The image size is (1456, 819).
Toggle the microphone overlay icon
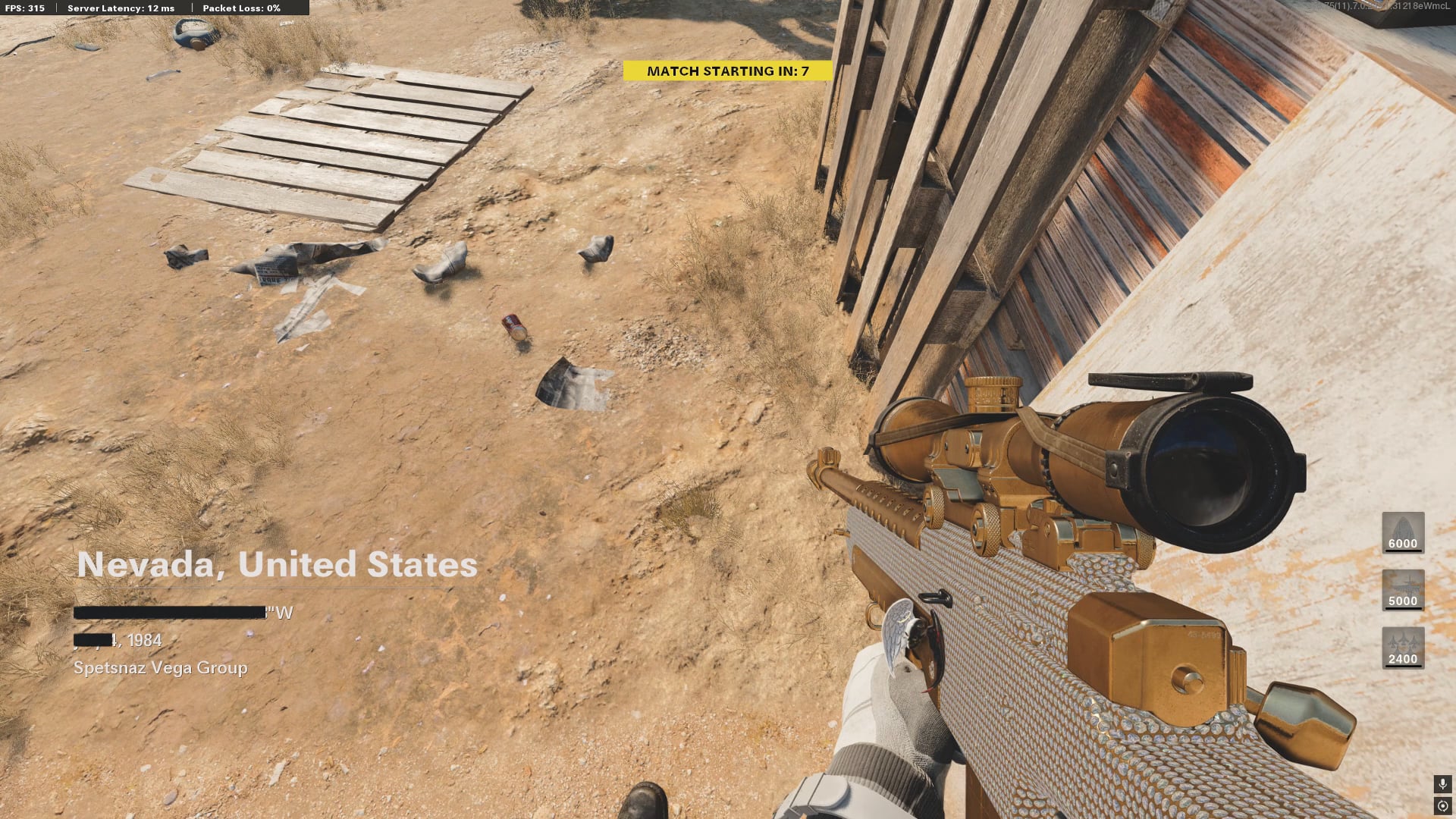(1442, 783)
